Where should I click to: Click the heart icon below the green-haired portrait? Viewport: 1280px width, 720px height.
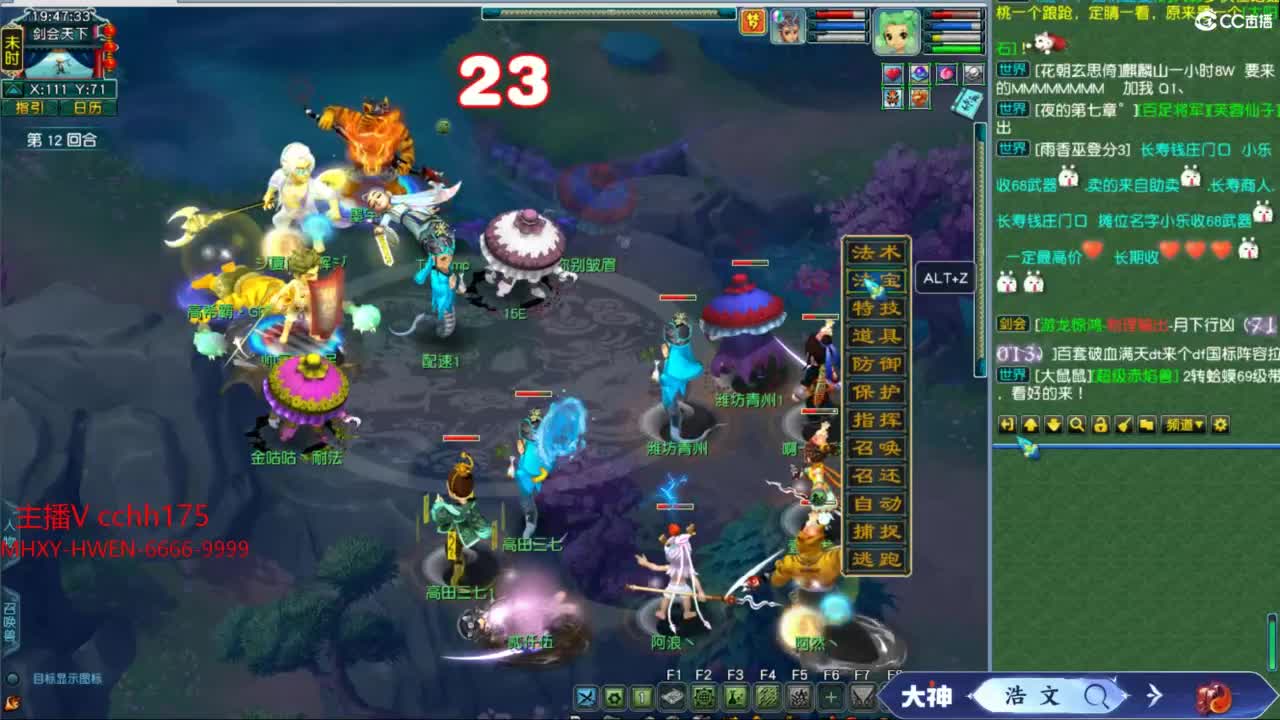pyautogui.click(x=892, y=73)
